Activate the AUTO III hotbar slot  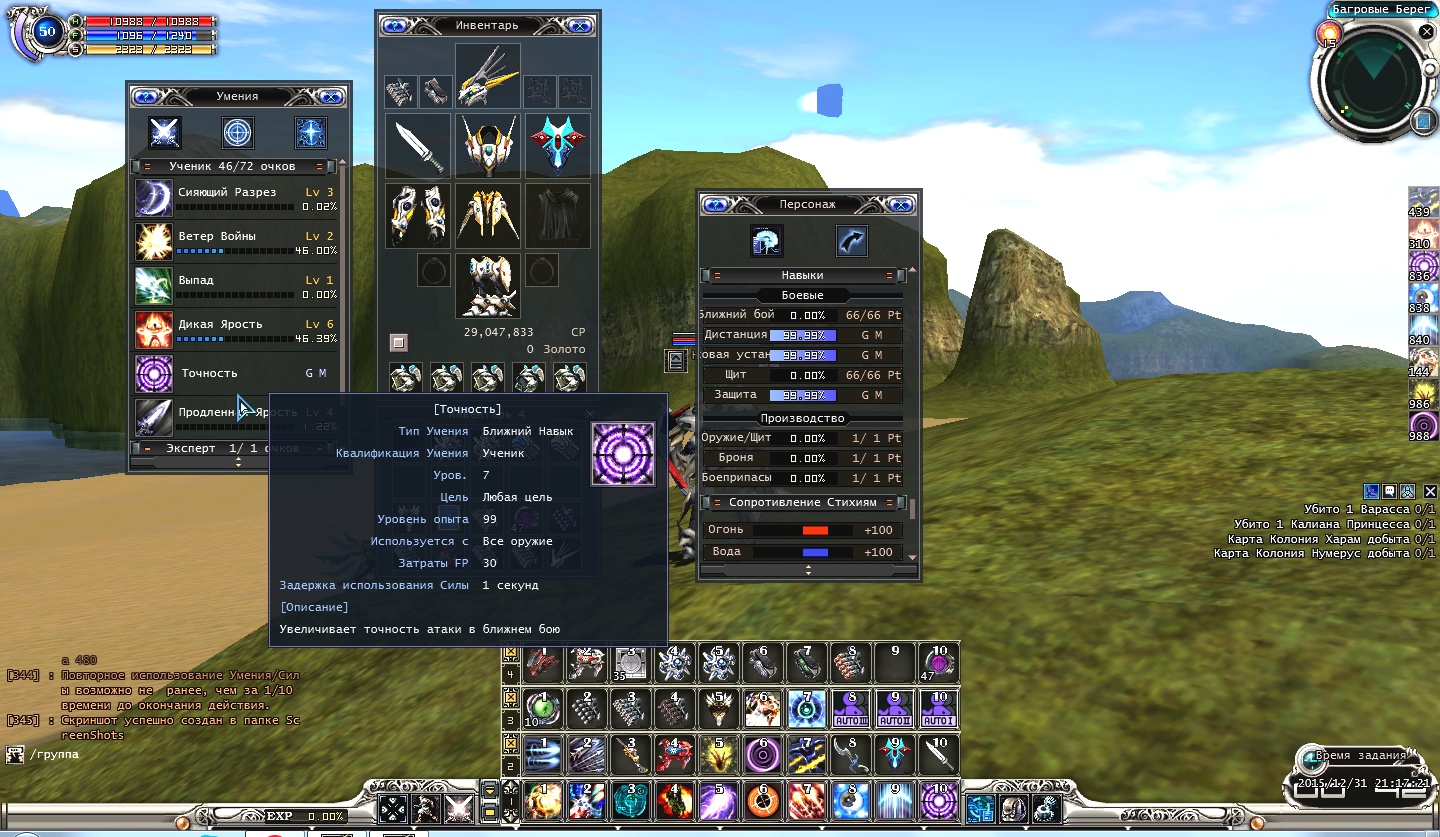click(851, 709)
